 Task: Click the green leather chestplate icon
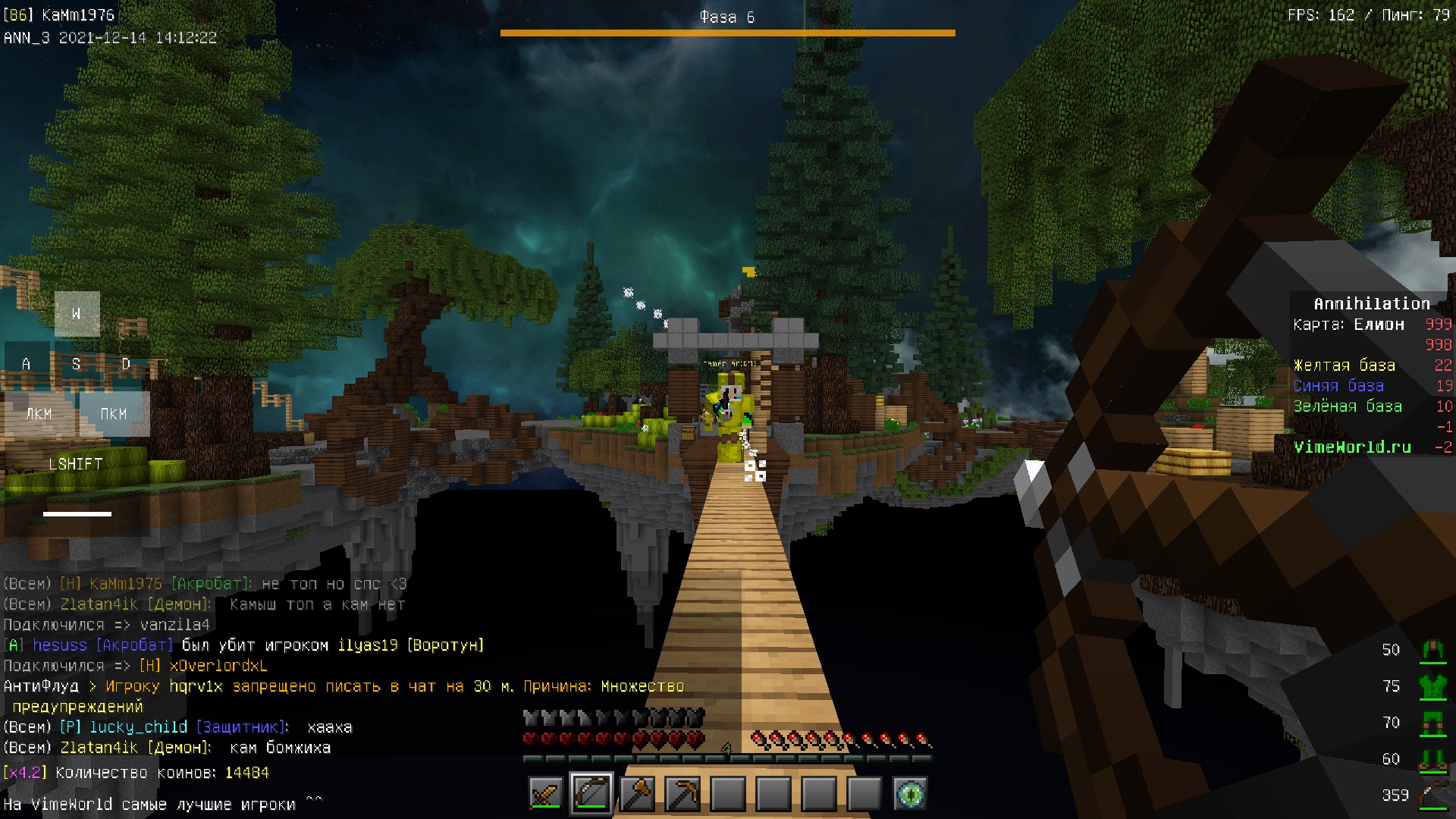tap(1432, 686)
